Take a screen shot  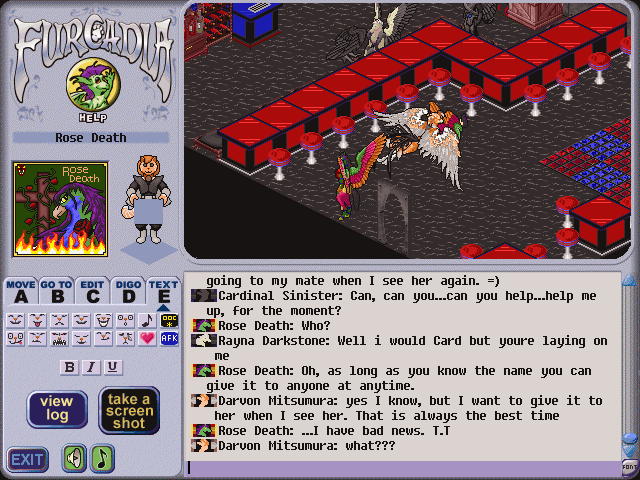pos(129,409)
